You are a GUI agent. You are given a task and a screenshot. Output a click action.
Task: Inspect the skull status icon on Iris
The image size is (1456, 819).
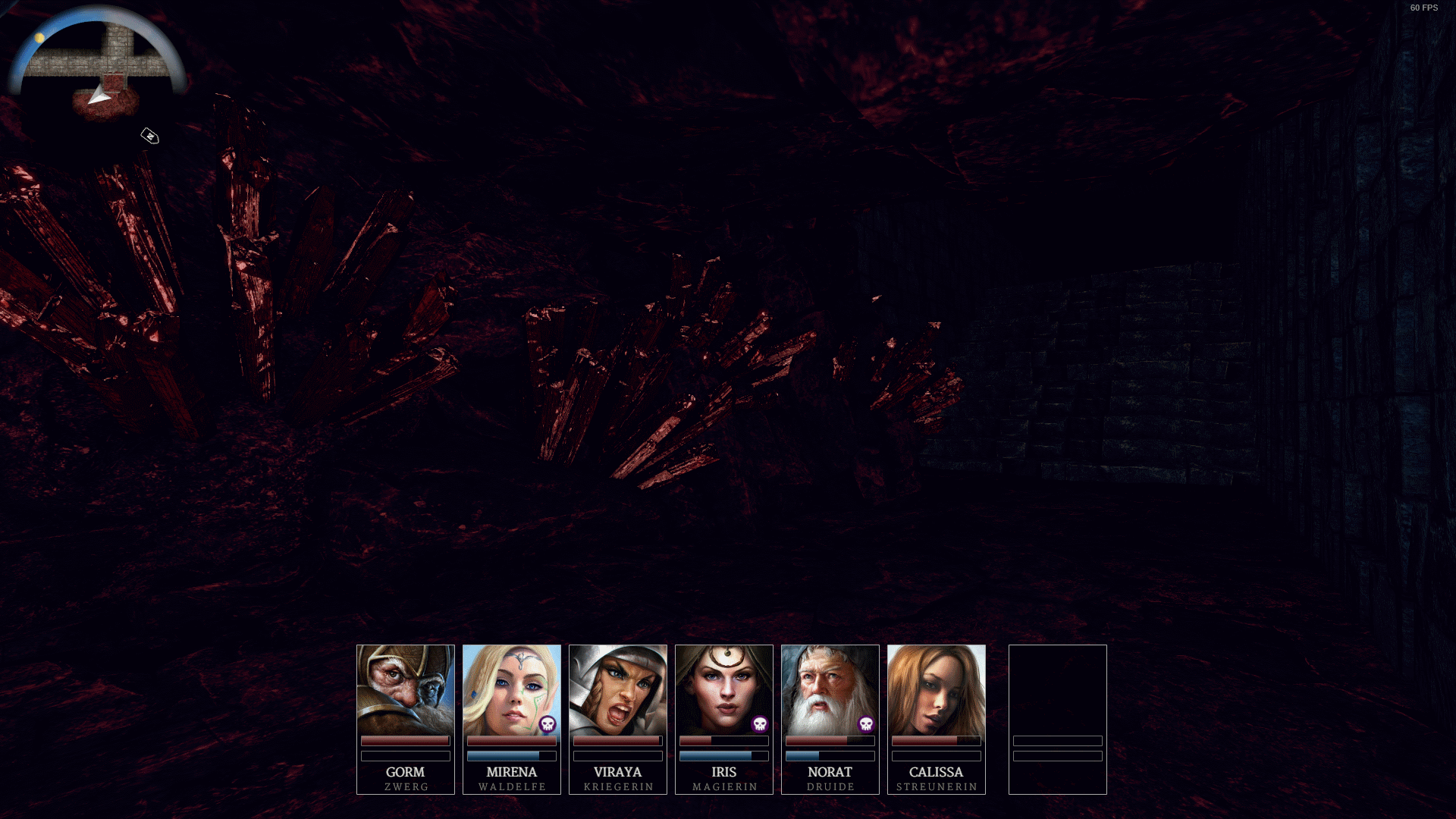pos(760,724)
